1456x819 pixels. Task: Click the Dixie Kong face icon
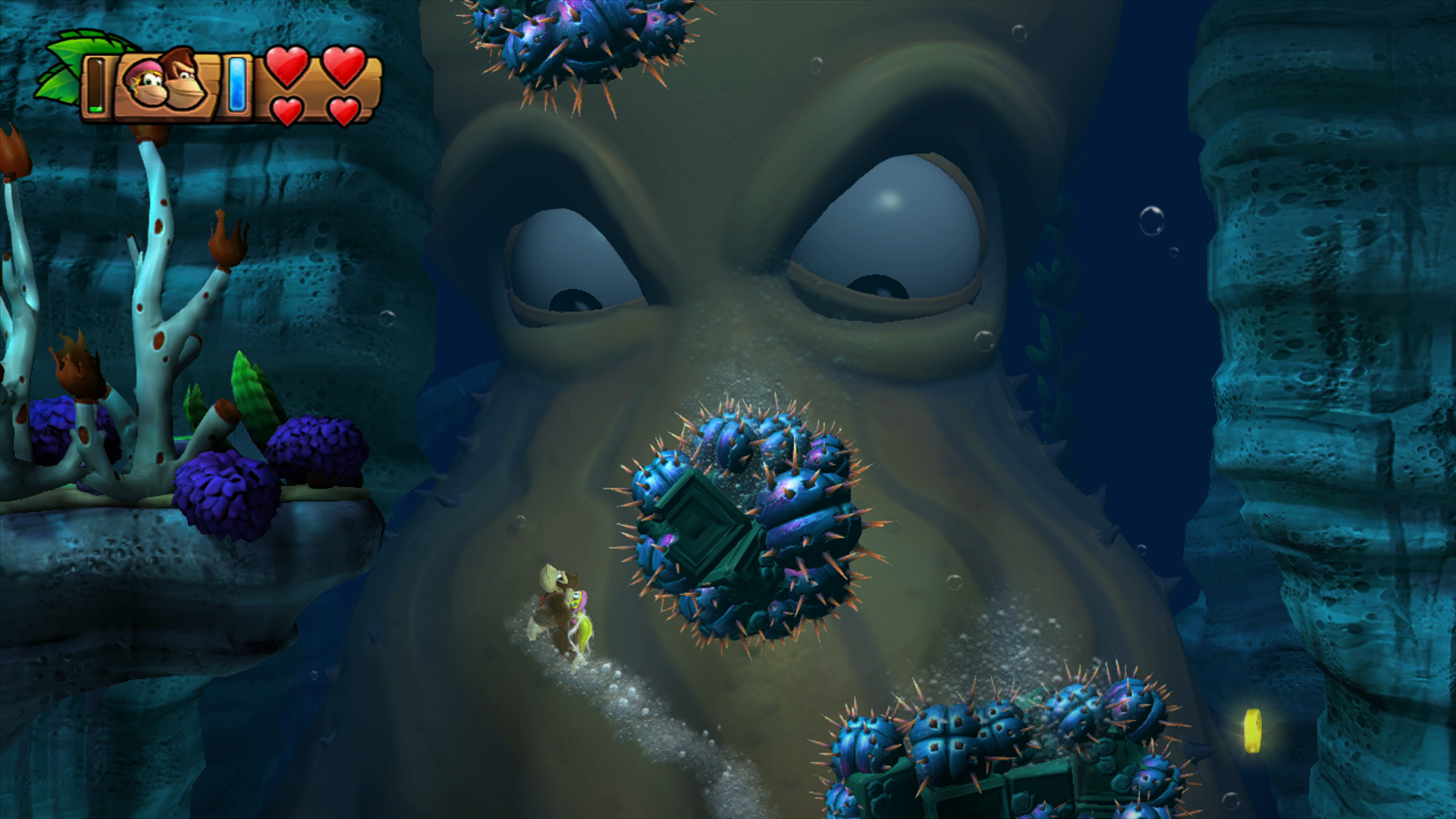(144, 85)
